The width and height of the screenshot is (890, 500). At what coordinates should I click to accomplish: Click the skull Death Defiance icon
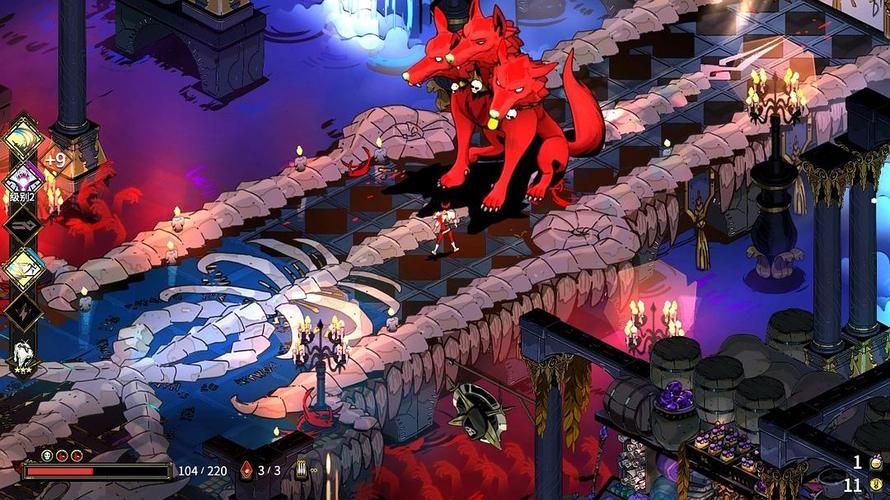(46, 455)
